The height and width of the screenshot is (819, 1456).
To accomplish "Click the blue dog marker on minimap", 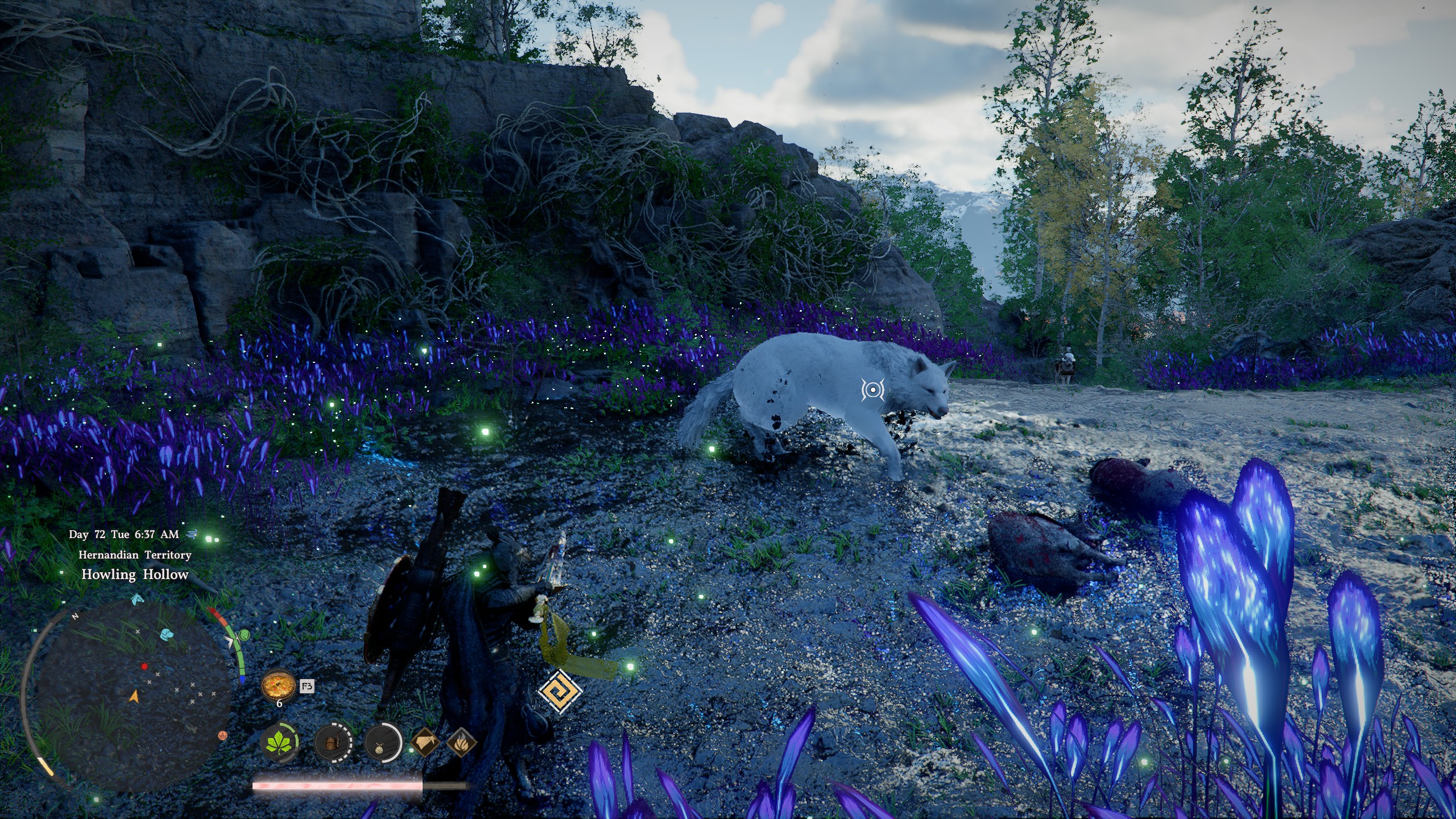I will click(166, 634).
